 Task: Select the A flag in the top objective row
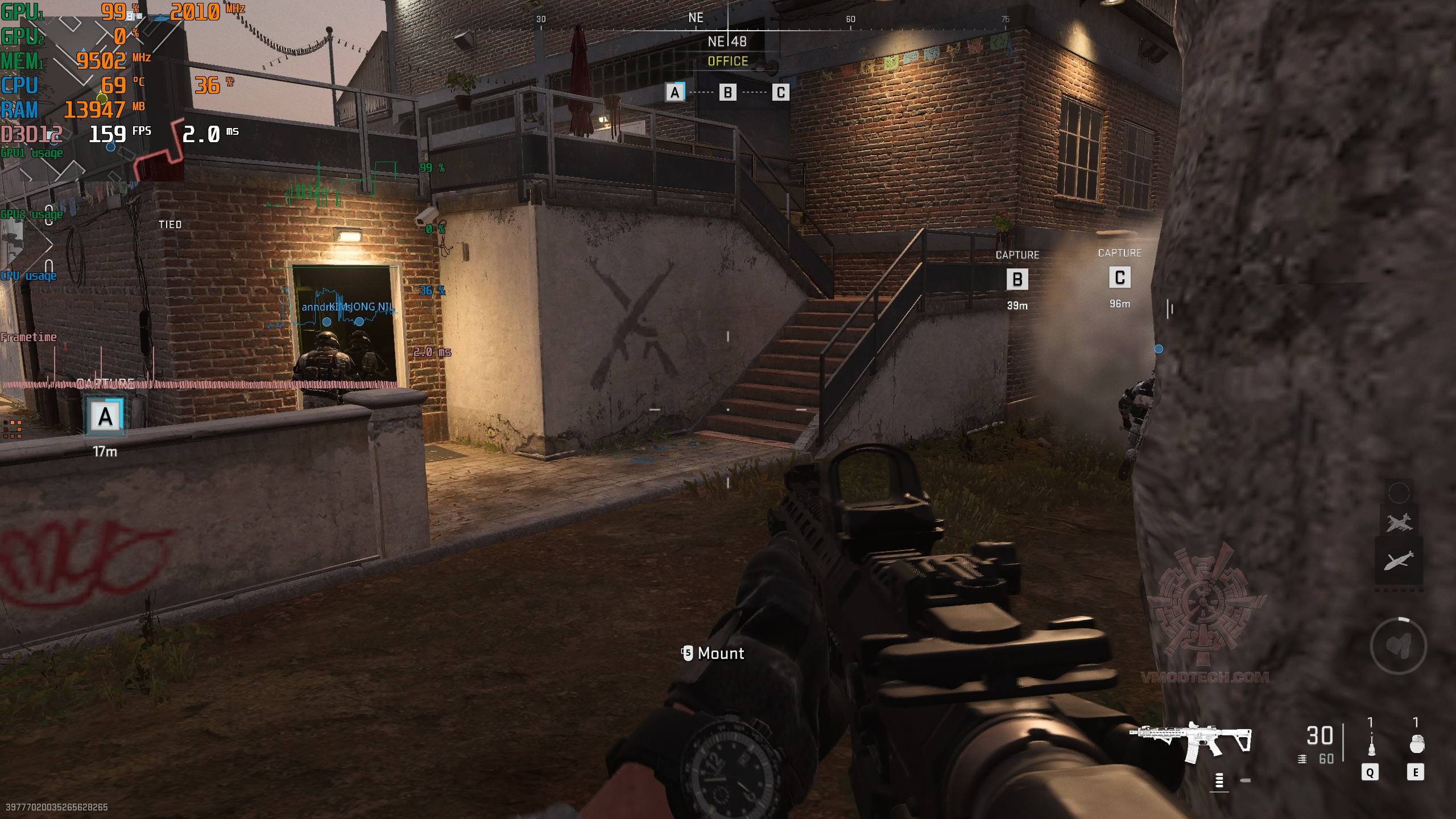click(675, 92)
